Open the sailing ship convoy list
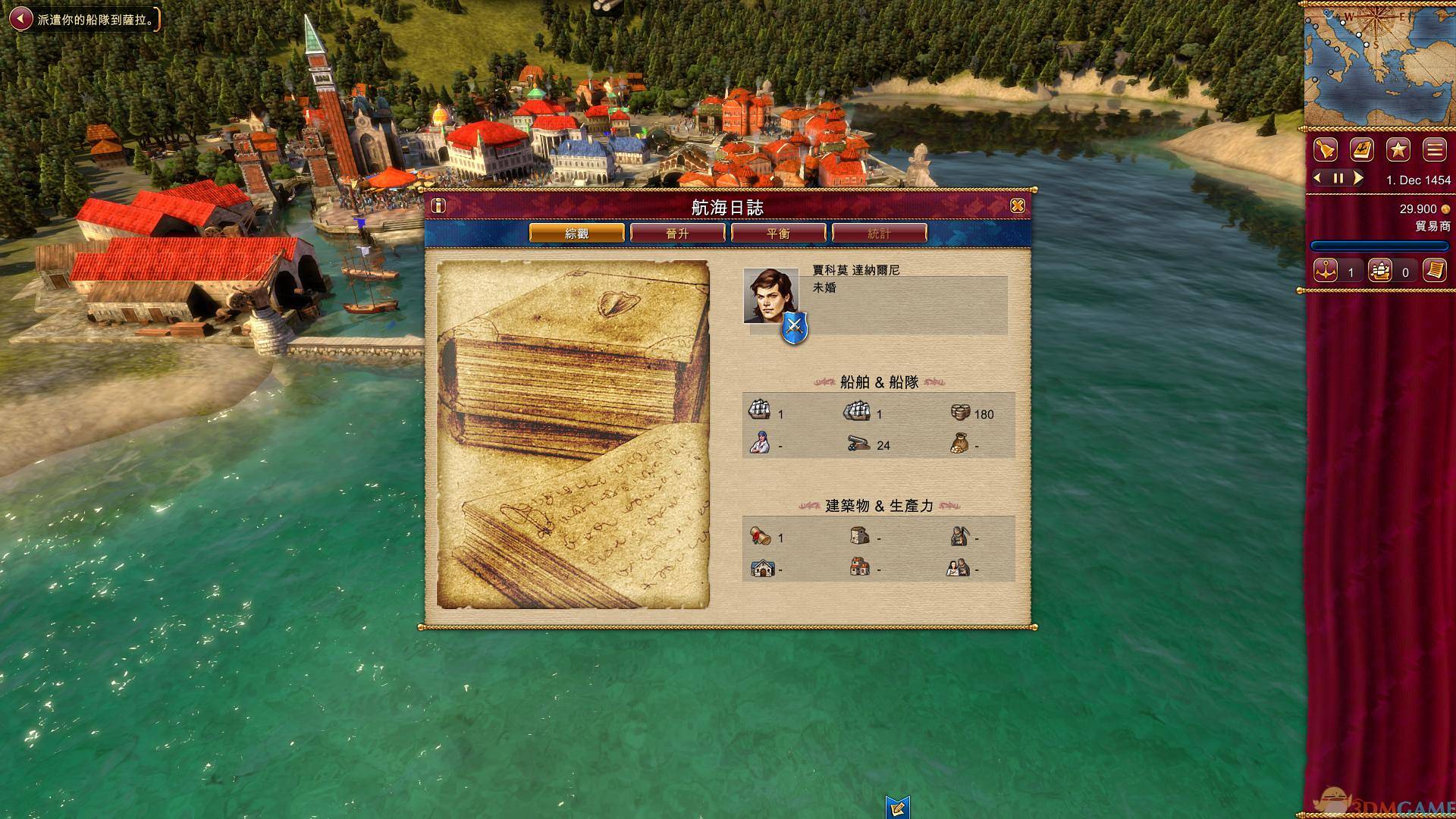Image resolution: width=1456 pixels, height=819 pixels. [x=1380, y=271]
